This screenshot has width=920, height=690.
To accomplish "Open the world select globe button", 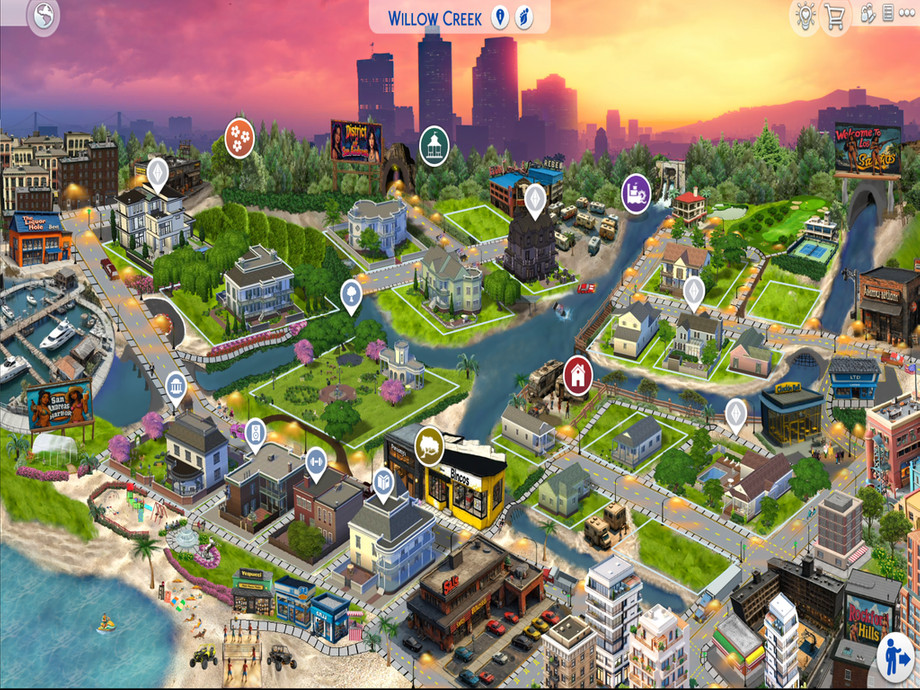I will tap(44, 15).
